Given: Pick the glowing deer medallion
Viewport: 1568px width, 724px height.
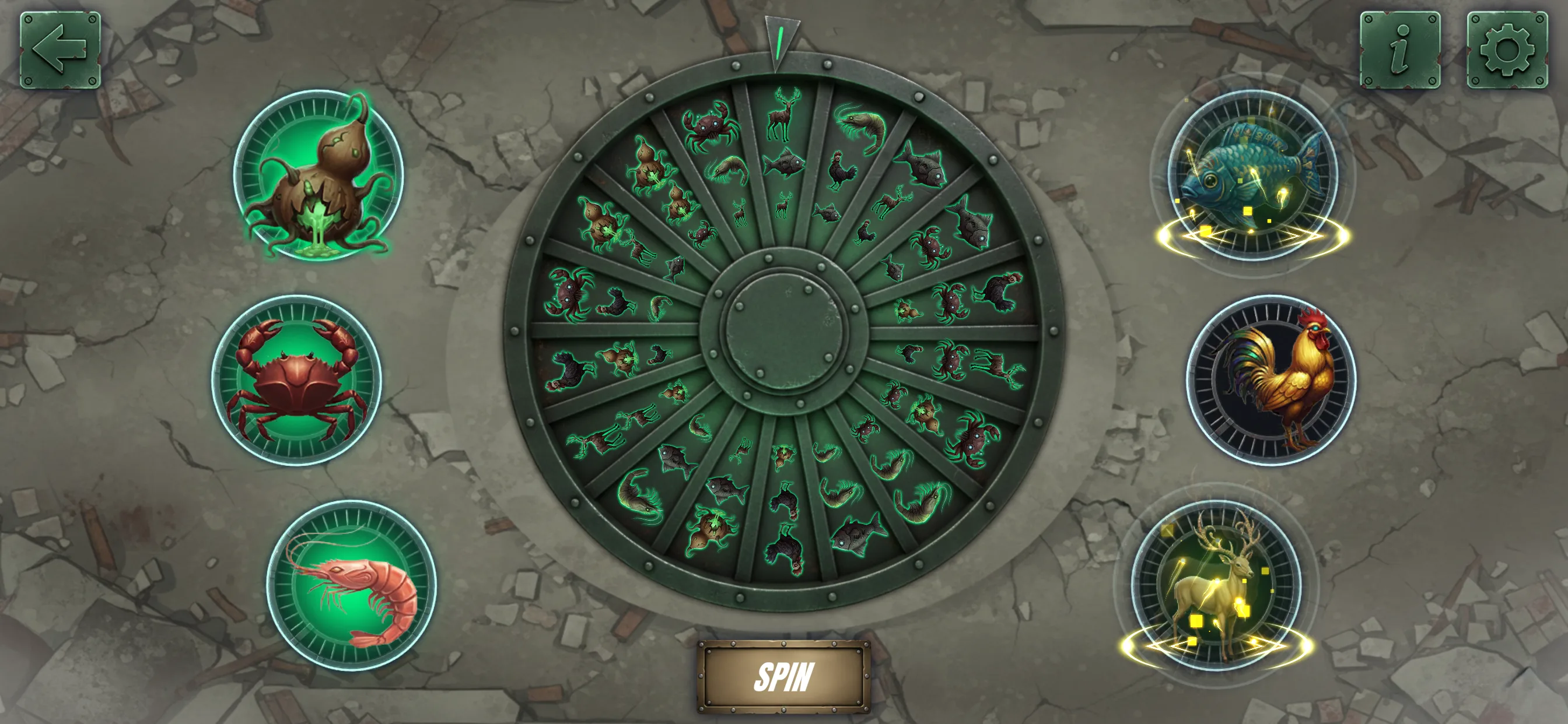Looking at the screenshot, I should tap(1216, 585).
